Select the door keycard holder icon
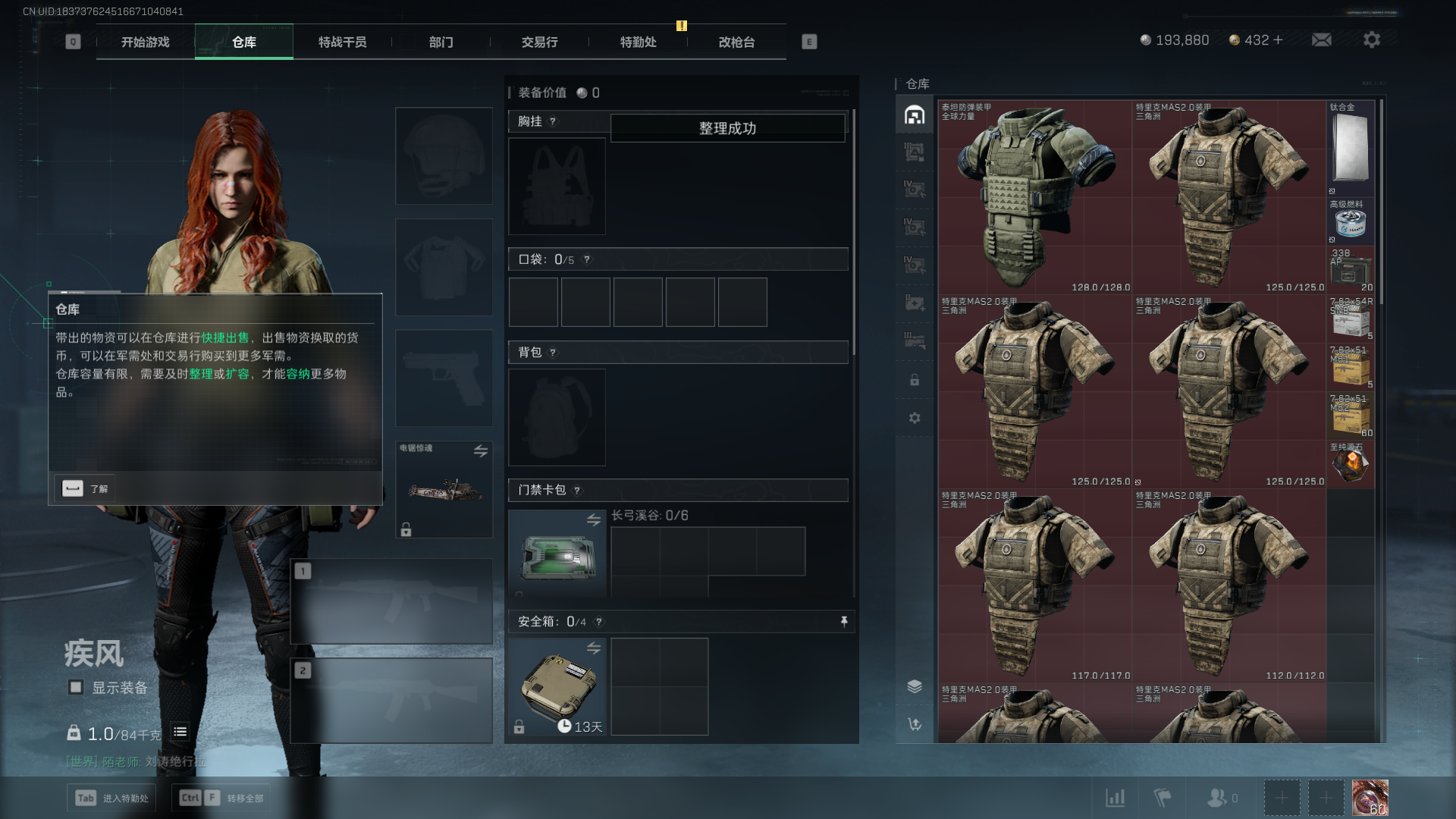 tap(557, 555)
